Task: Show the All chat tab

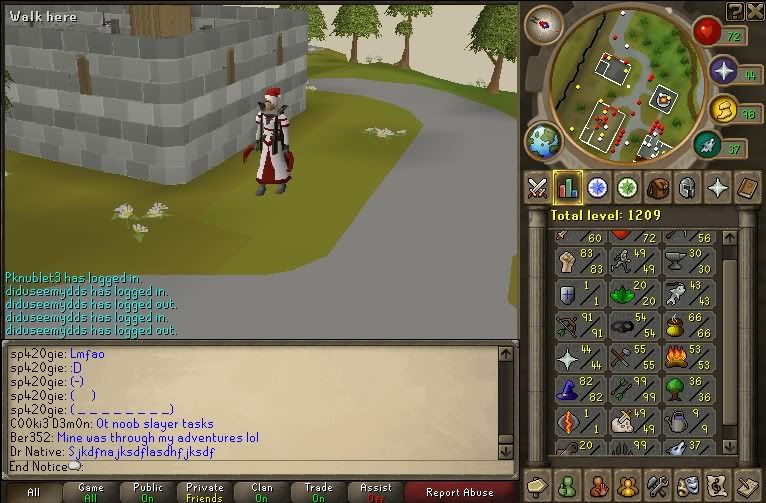Action: point(34,492)
